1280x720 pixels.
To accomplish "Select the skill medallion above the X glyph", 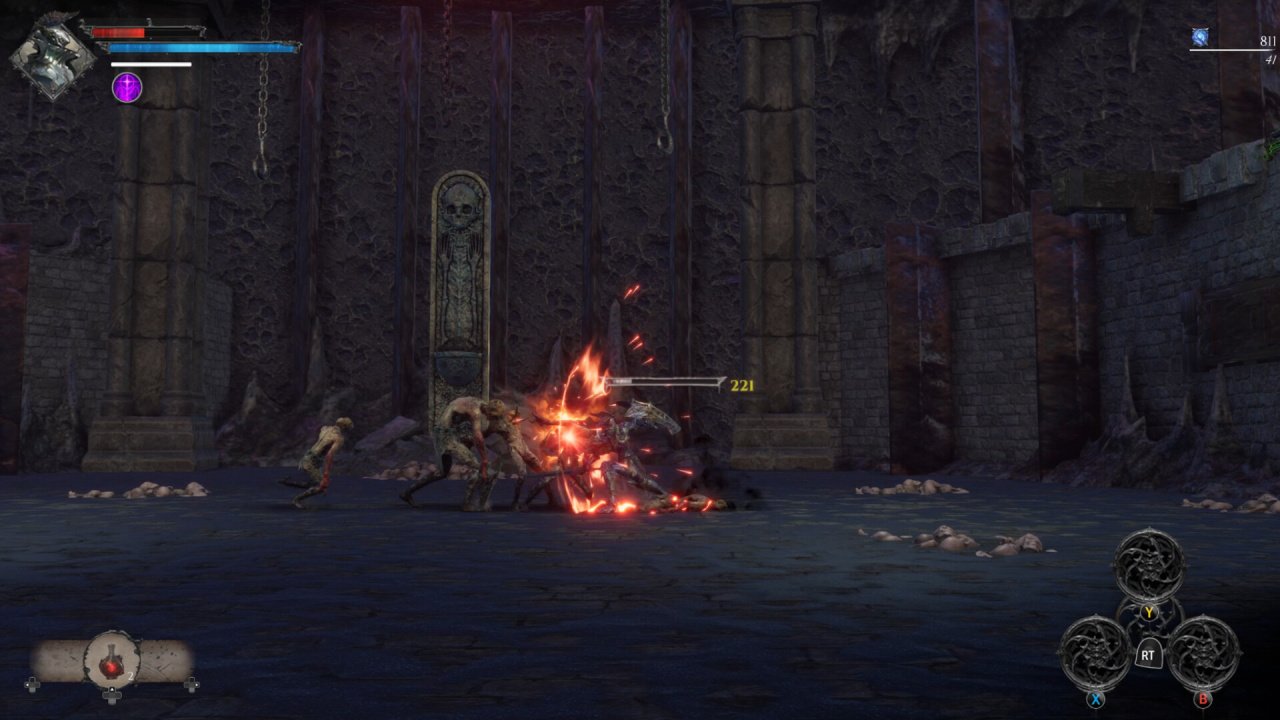I will (x=1095, y=652).
